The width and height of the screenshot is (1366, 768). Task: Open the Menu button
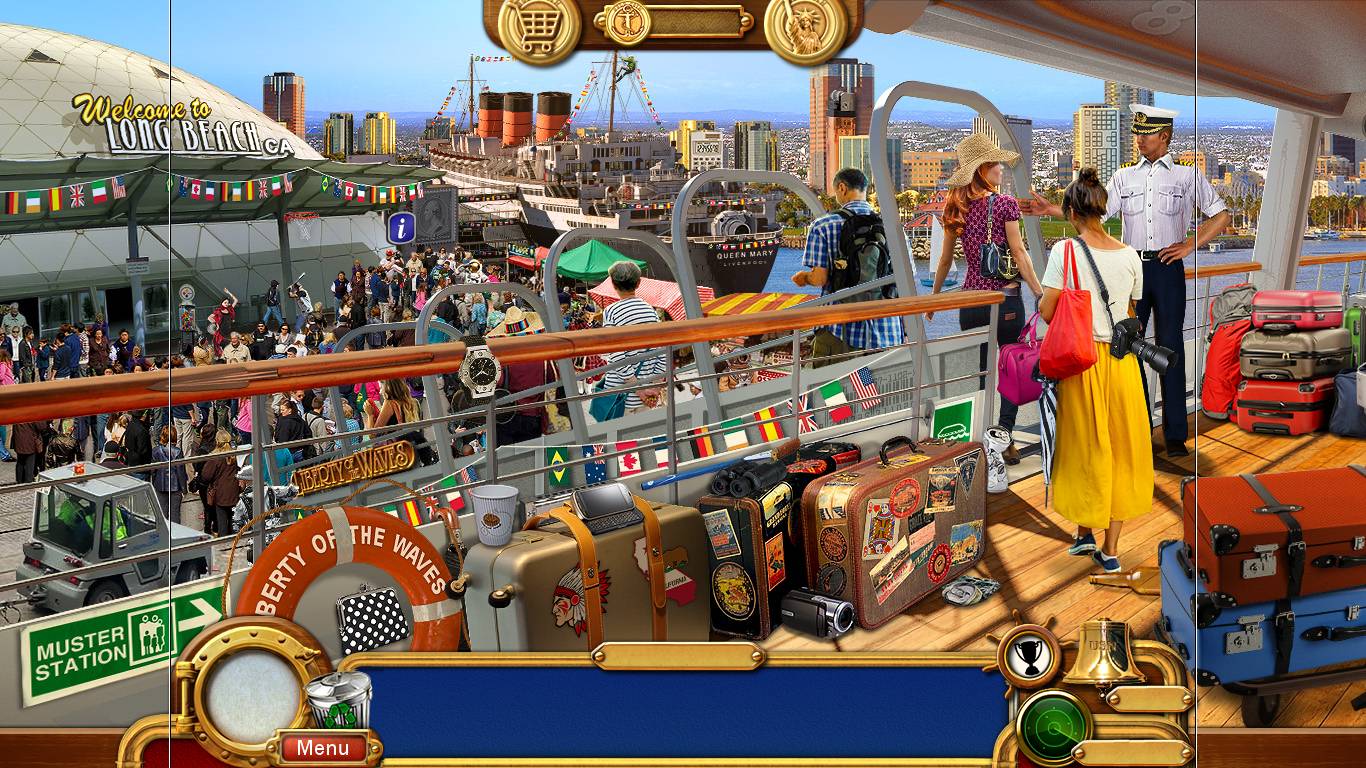tap(322, 747)
